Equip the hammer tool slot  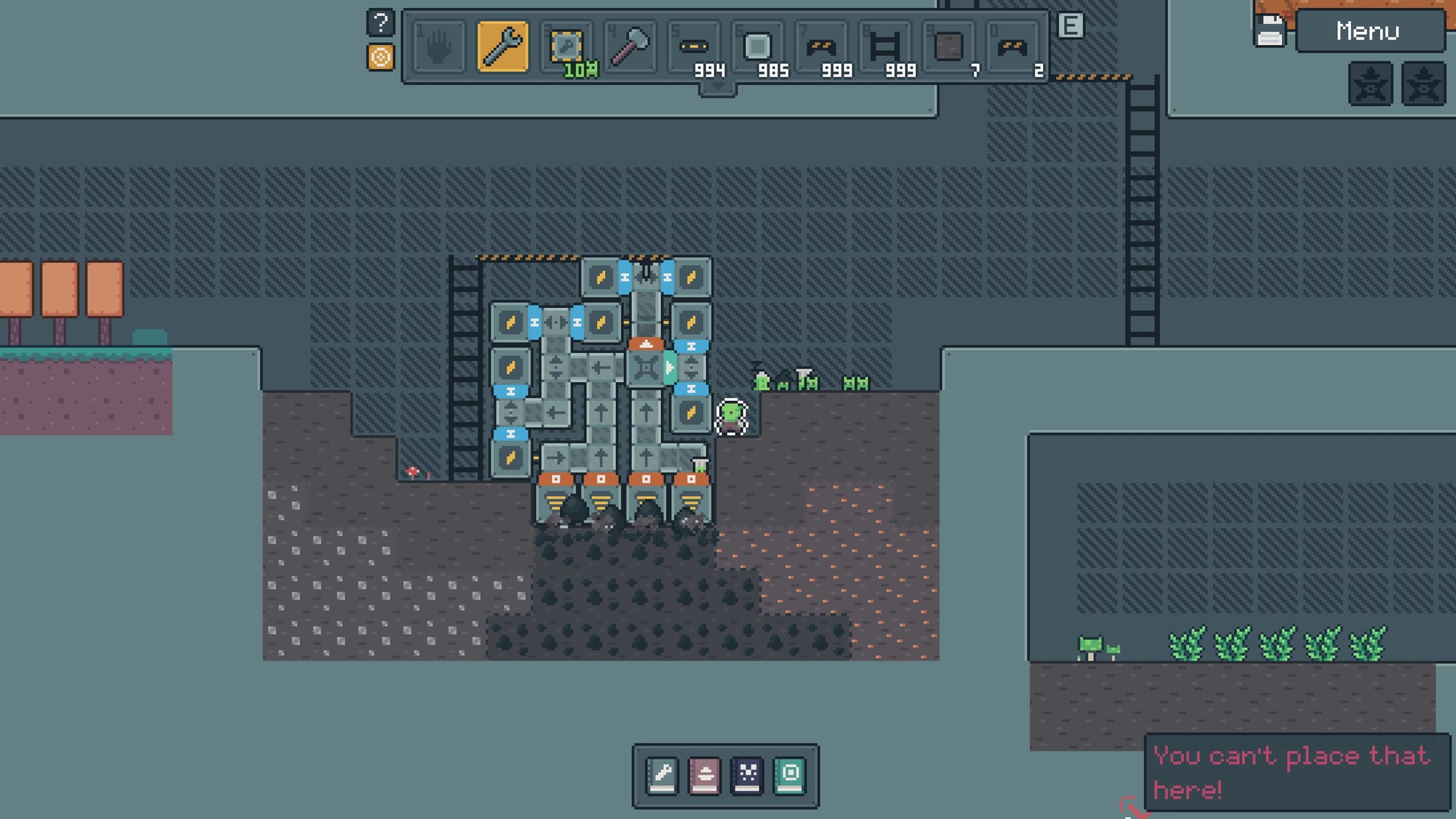point(630,47)
